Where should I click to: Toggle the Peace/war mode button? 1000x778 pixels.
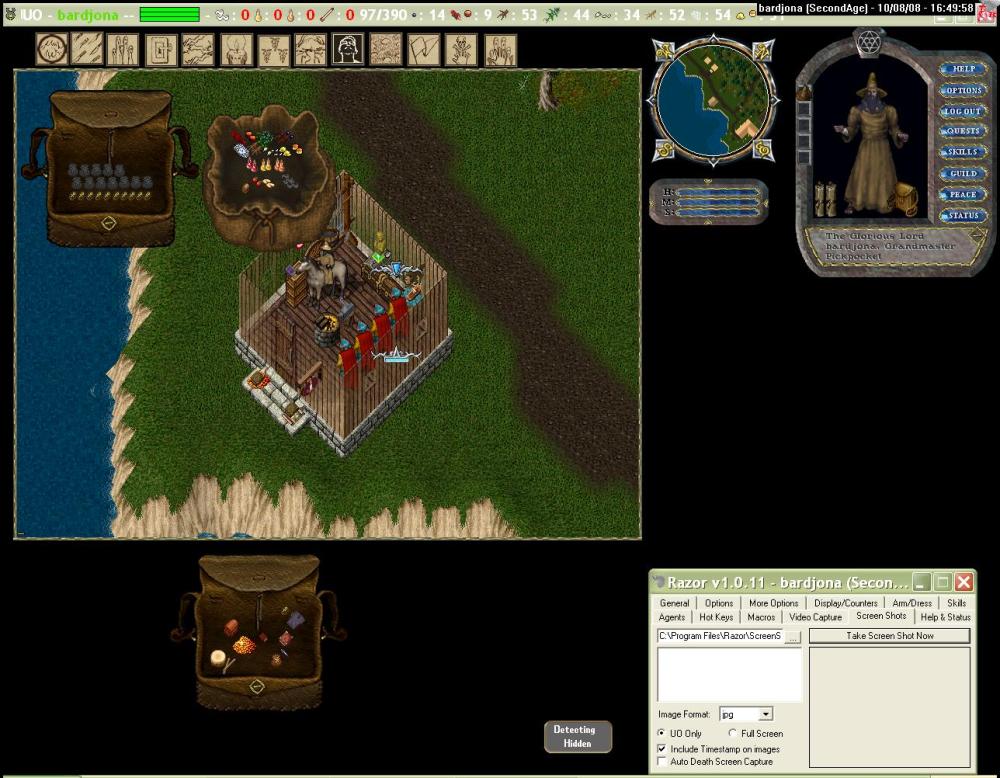(963, 195)
